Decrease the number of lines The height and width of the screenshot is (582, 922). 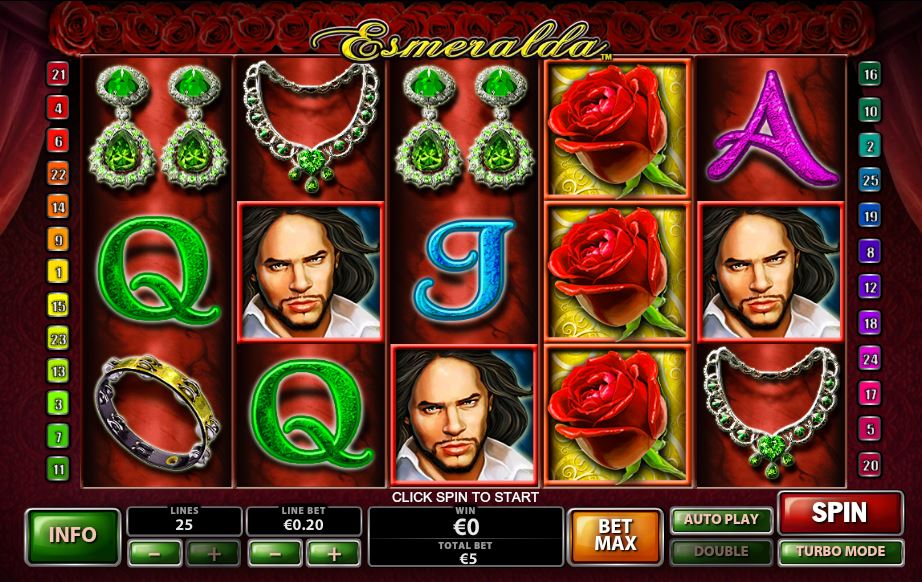coord(155,552)
